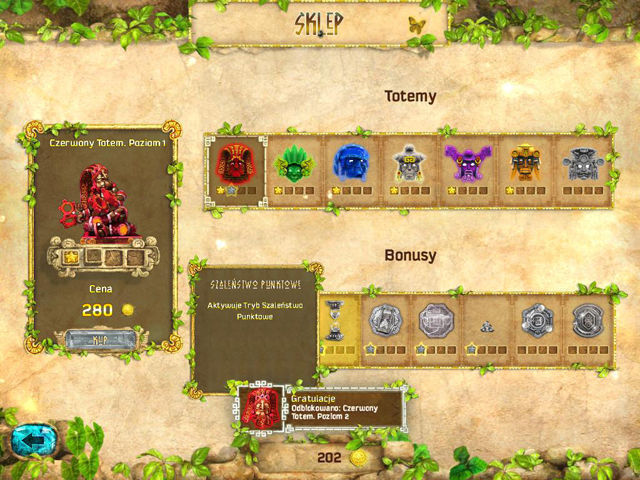Select the red totem mask
This screenshot has width=640, height=480.
[236, 162]
